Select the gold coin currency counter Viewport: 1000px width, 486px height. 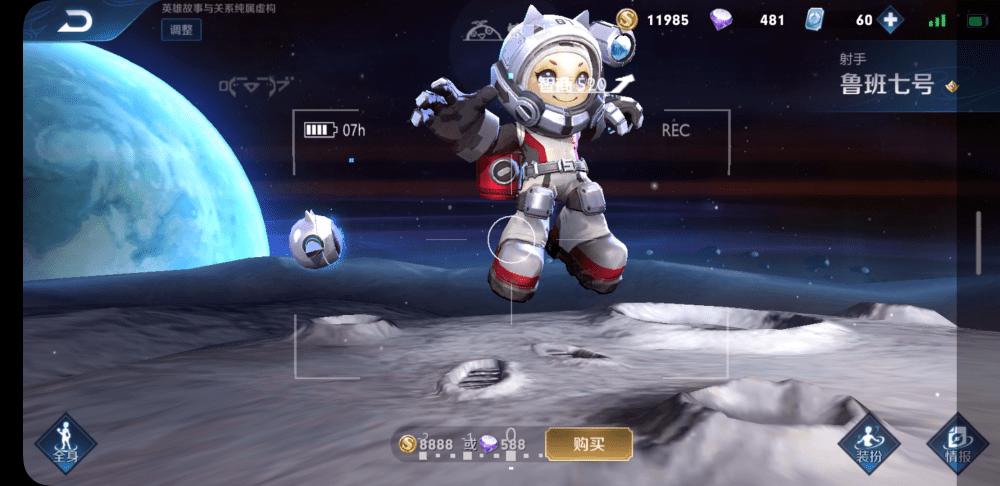tap(653, 20)
